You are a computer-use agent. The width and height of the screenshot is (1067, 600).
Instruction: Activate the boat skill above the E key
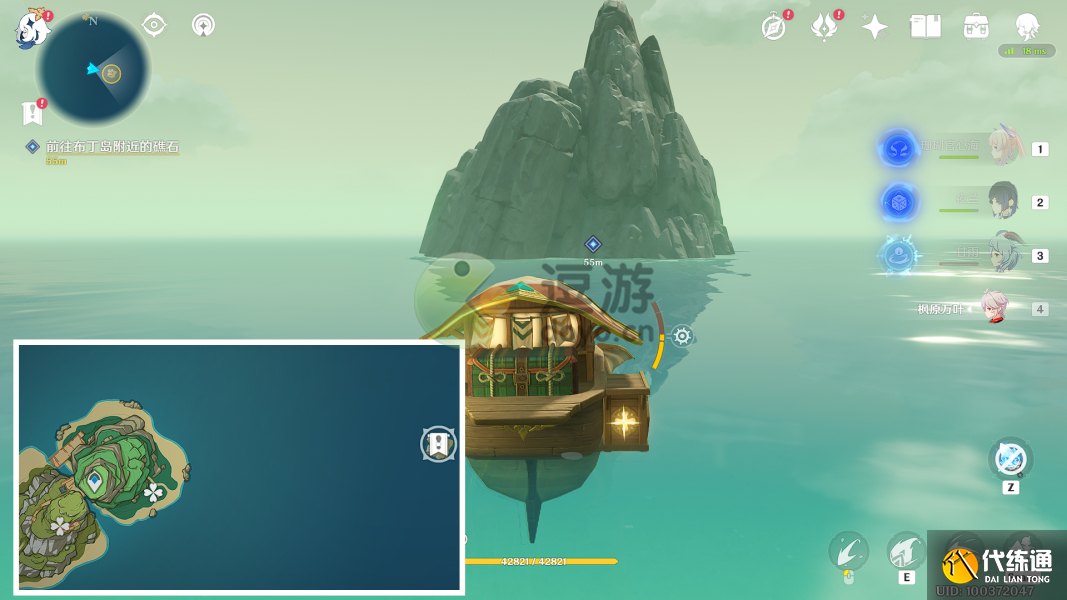click(x=906, y=550)
